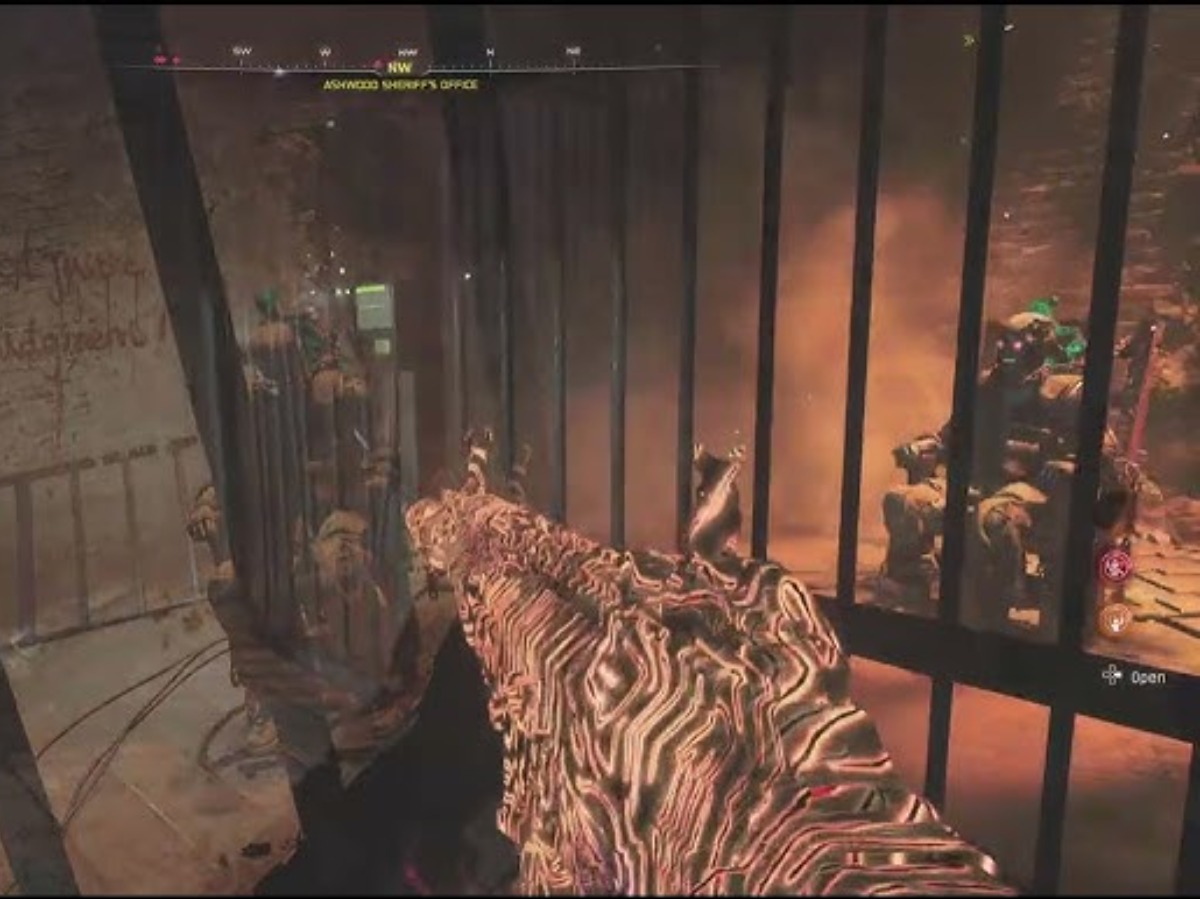Activate the orange circular ability icon
Image resolution: width=1200 pixels, height=899 pixels.
[x=1114, y=620]
